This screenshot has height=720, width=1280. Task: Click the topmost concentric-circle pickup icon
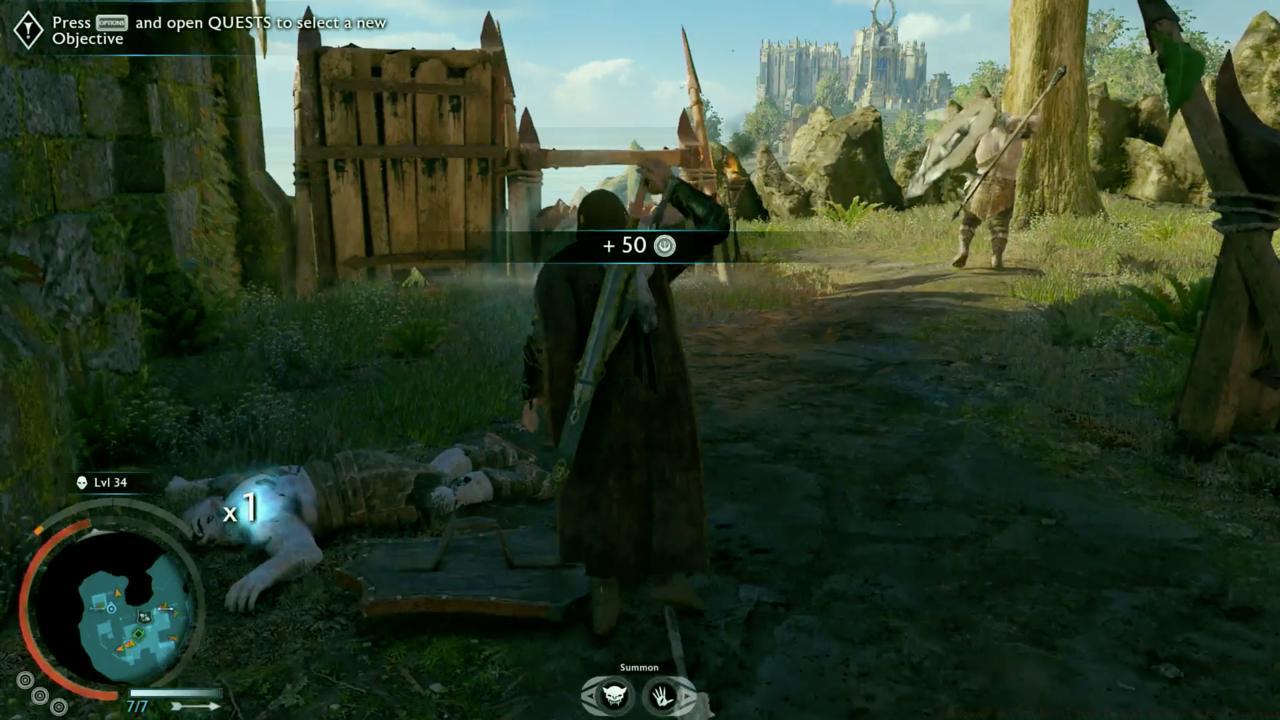coord(25,680)
